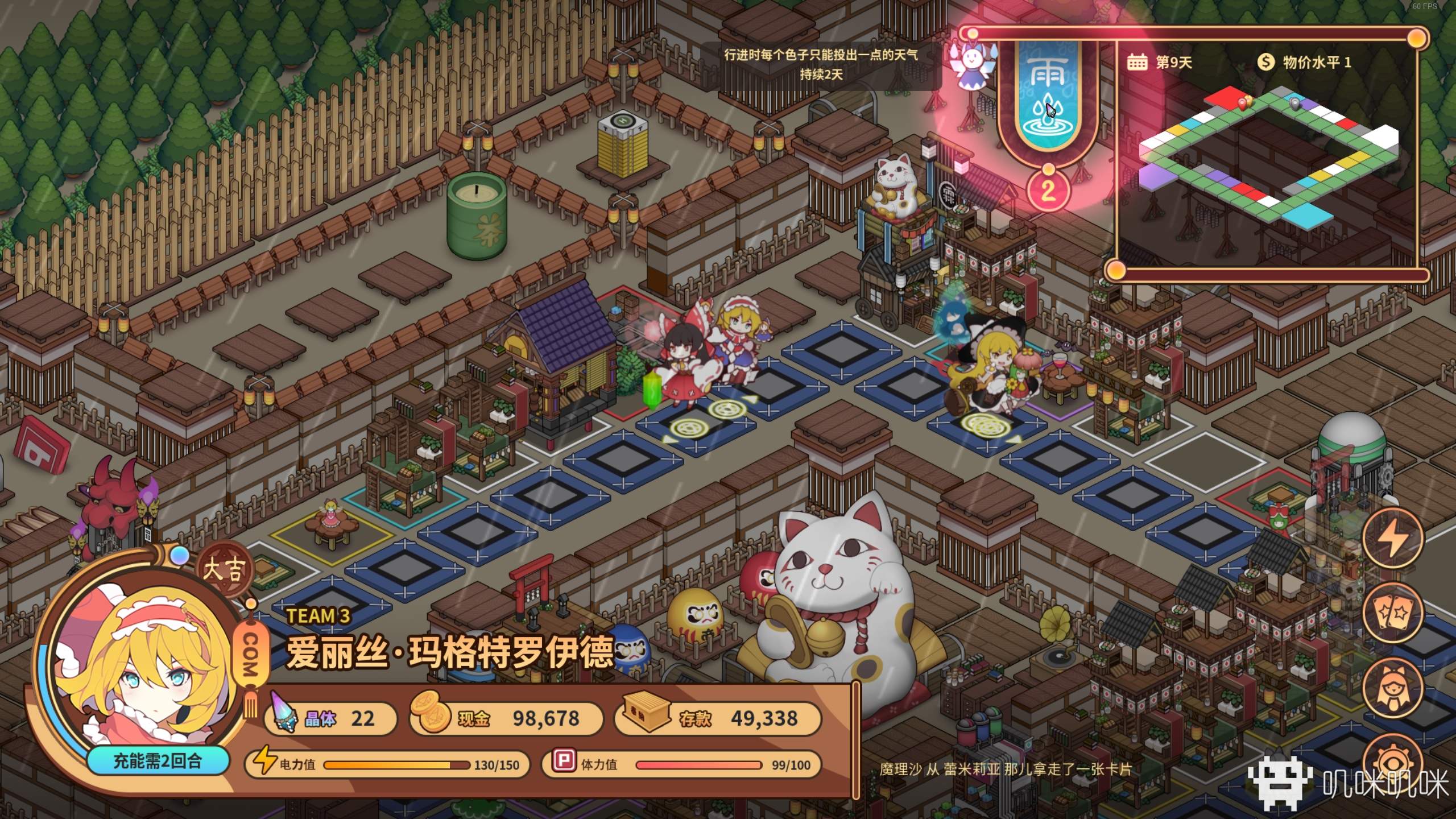Click the price level dollar icon
The width and height of the screenshot is (1456, 819).
point(1265,61)
